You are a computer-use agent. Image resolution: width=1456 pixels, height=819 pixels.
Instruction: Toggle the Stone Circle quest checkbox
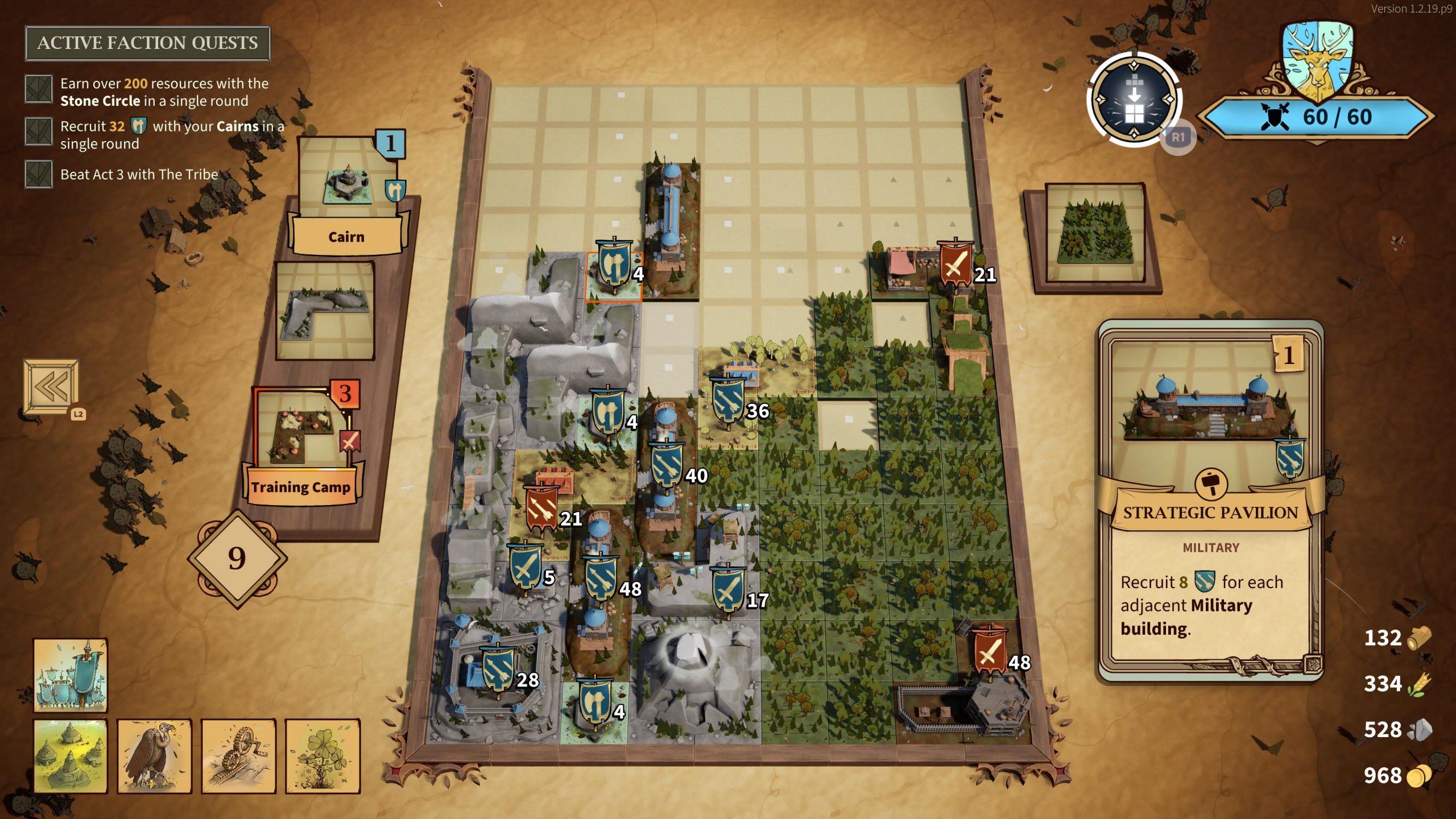39,89
